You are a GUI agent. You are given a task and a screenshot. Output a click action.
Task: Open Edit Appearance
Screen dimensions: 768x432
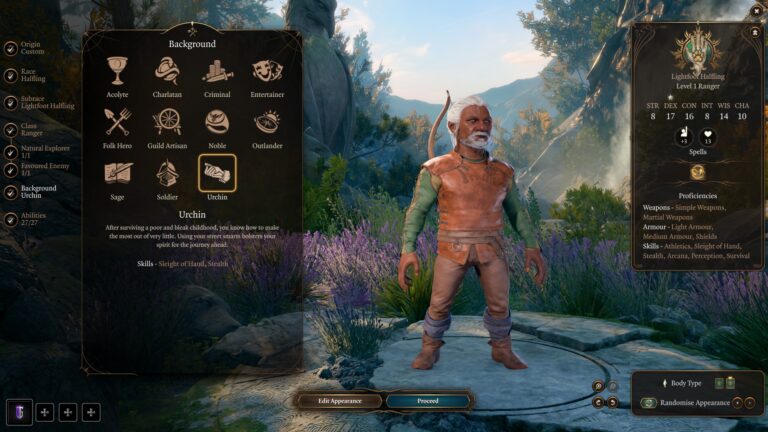(340, 401)
